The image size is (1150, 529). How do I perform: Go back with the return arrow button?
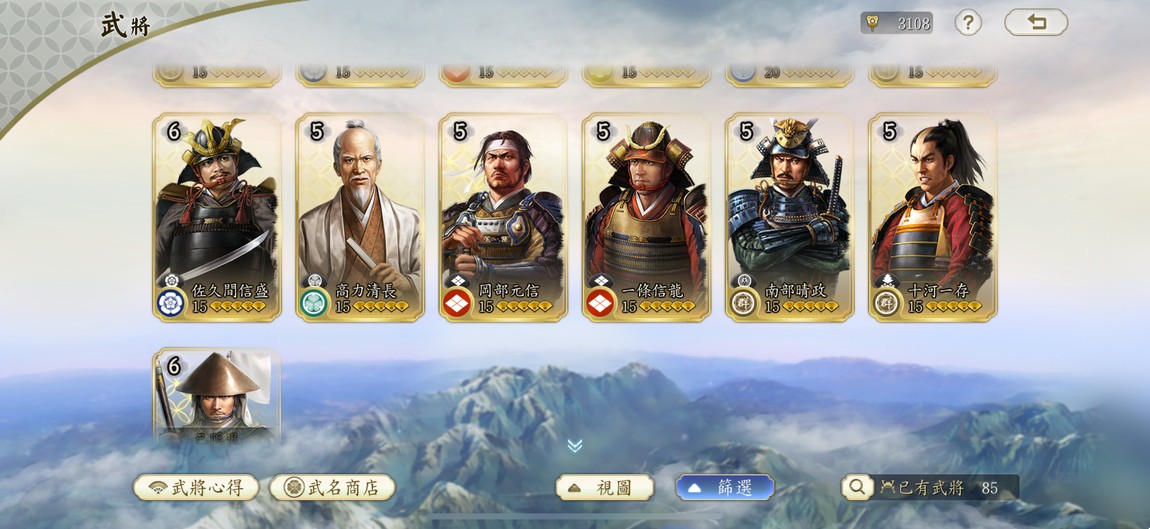pos(1036,22)
